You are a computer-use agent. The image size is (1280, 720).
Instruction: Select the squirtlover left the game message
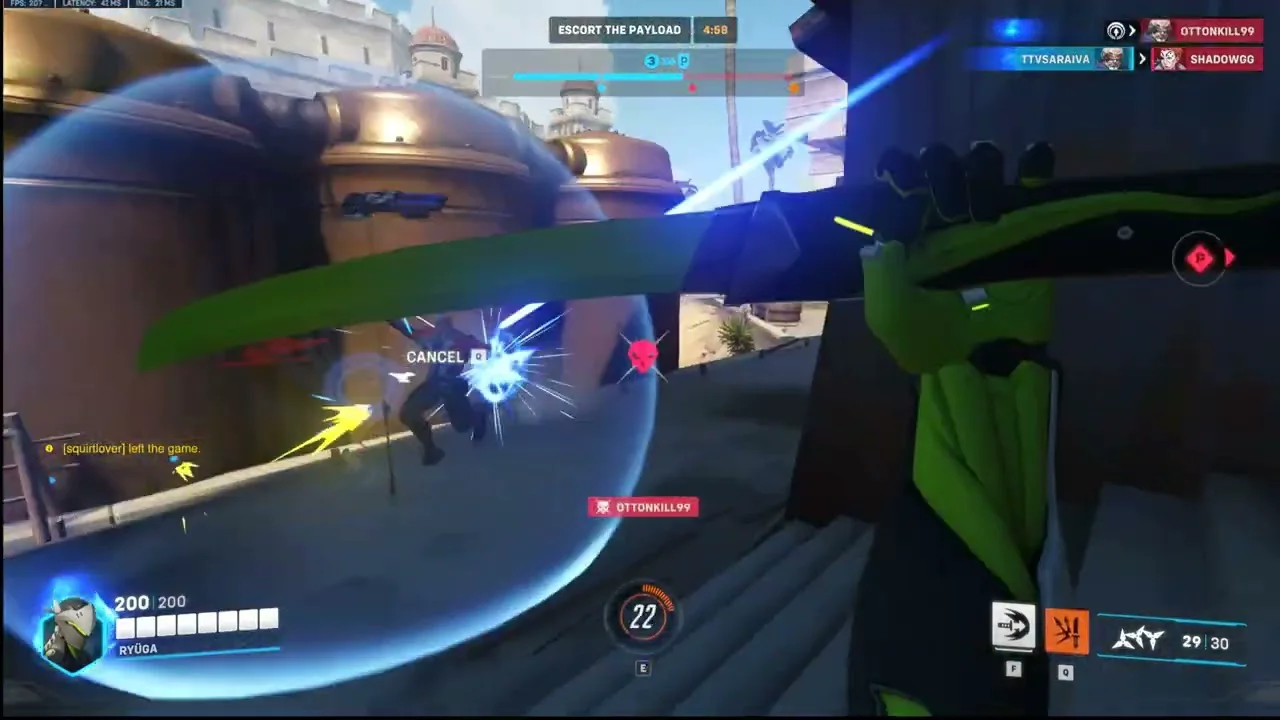[x=130, y=449]
